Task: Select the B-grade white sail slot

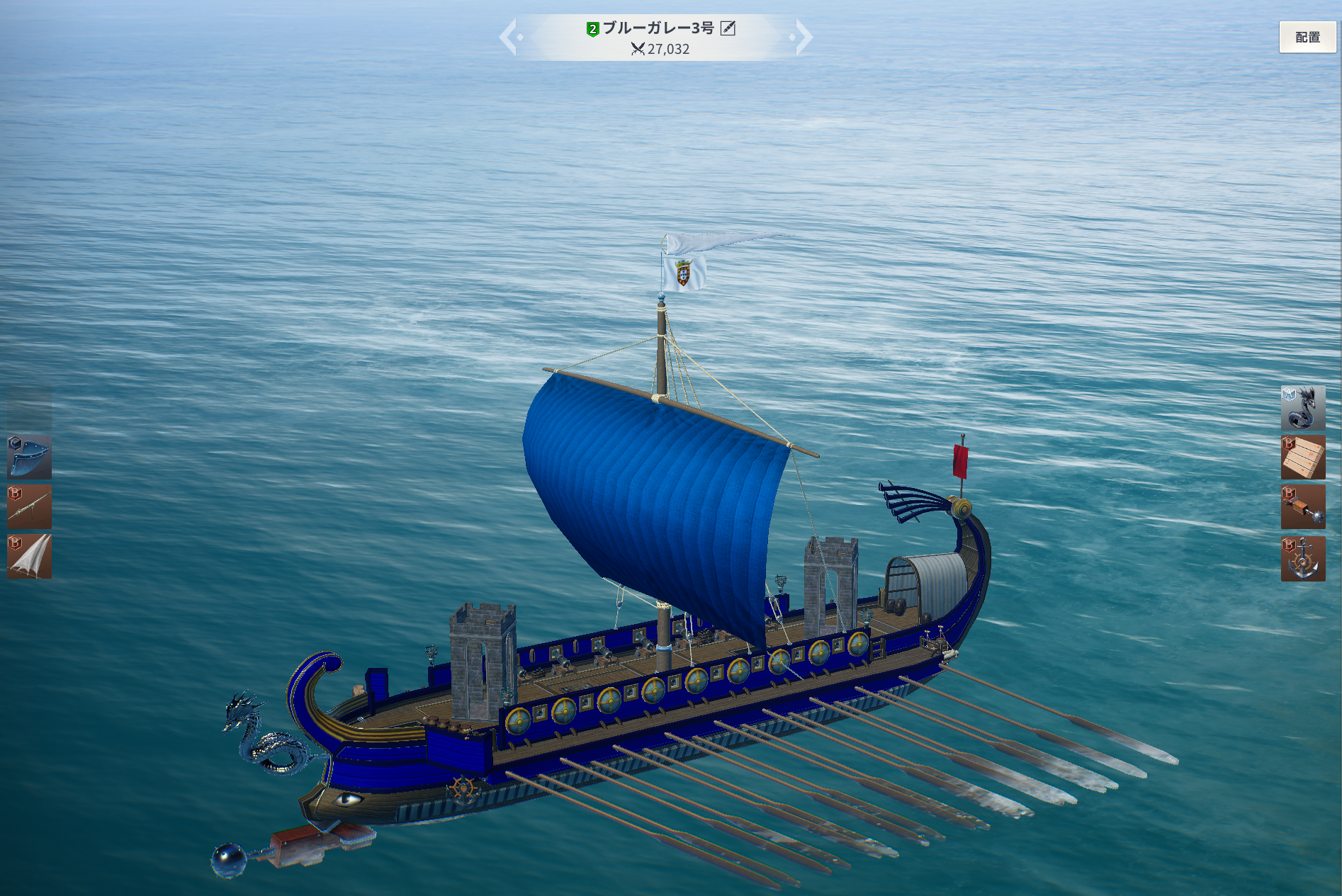Action: coord(29,557)
